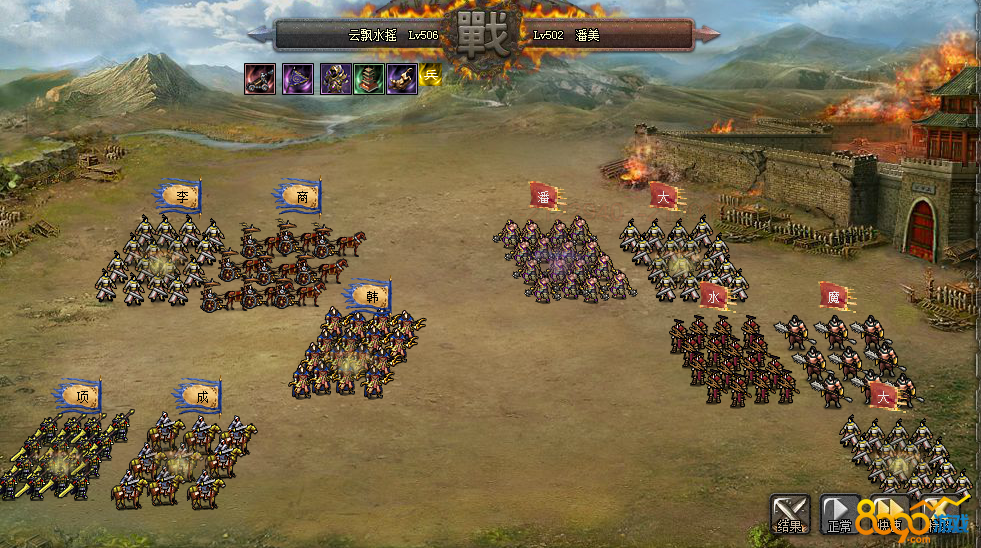Open the green pagoda tower icon

[x=368, y=79]
